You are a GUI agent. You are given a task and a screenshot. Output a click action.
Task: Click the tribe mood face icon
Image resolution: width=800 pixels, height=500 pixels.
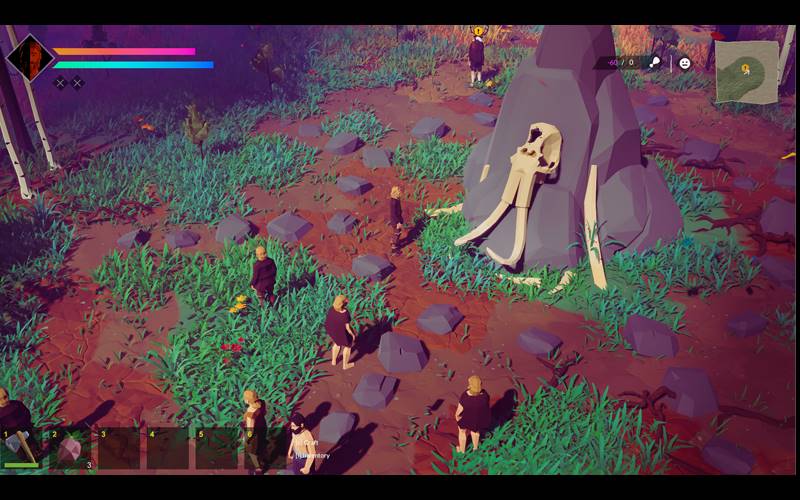click(x=685, y=62)
